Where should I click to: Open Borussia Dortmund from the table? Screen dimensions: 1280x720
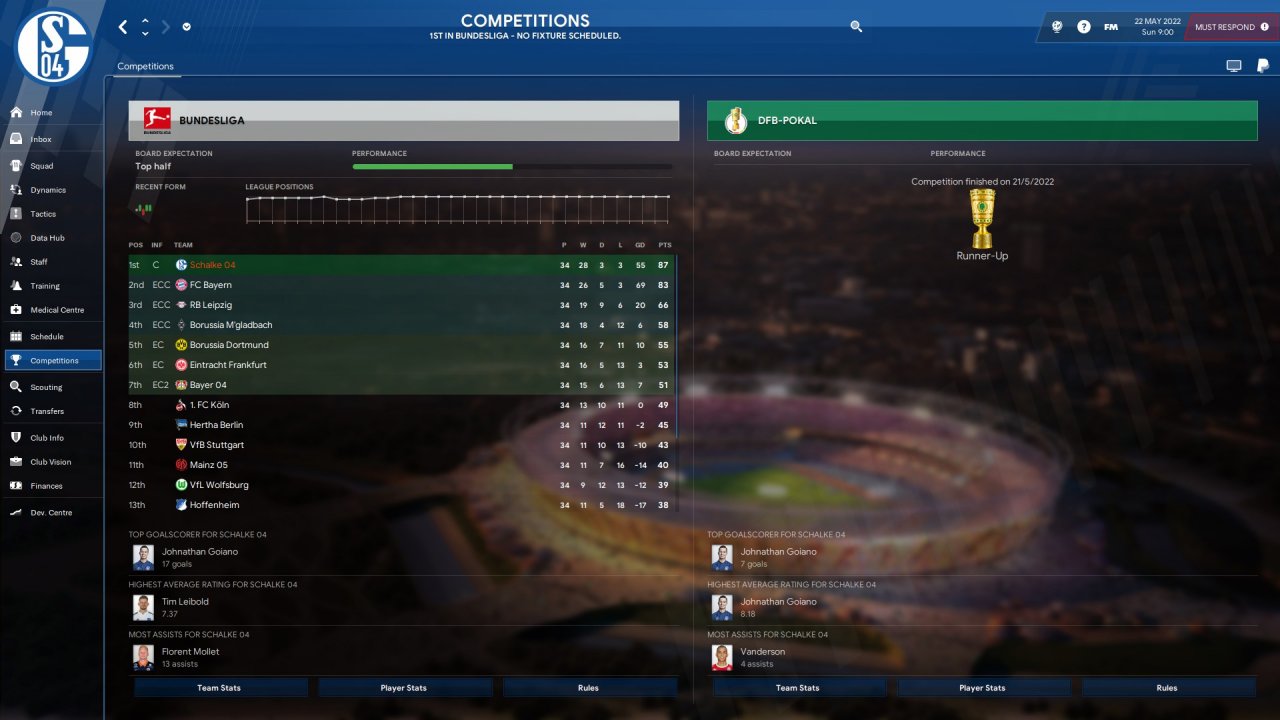pyautogui.click(x=229, y=345)
